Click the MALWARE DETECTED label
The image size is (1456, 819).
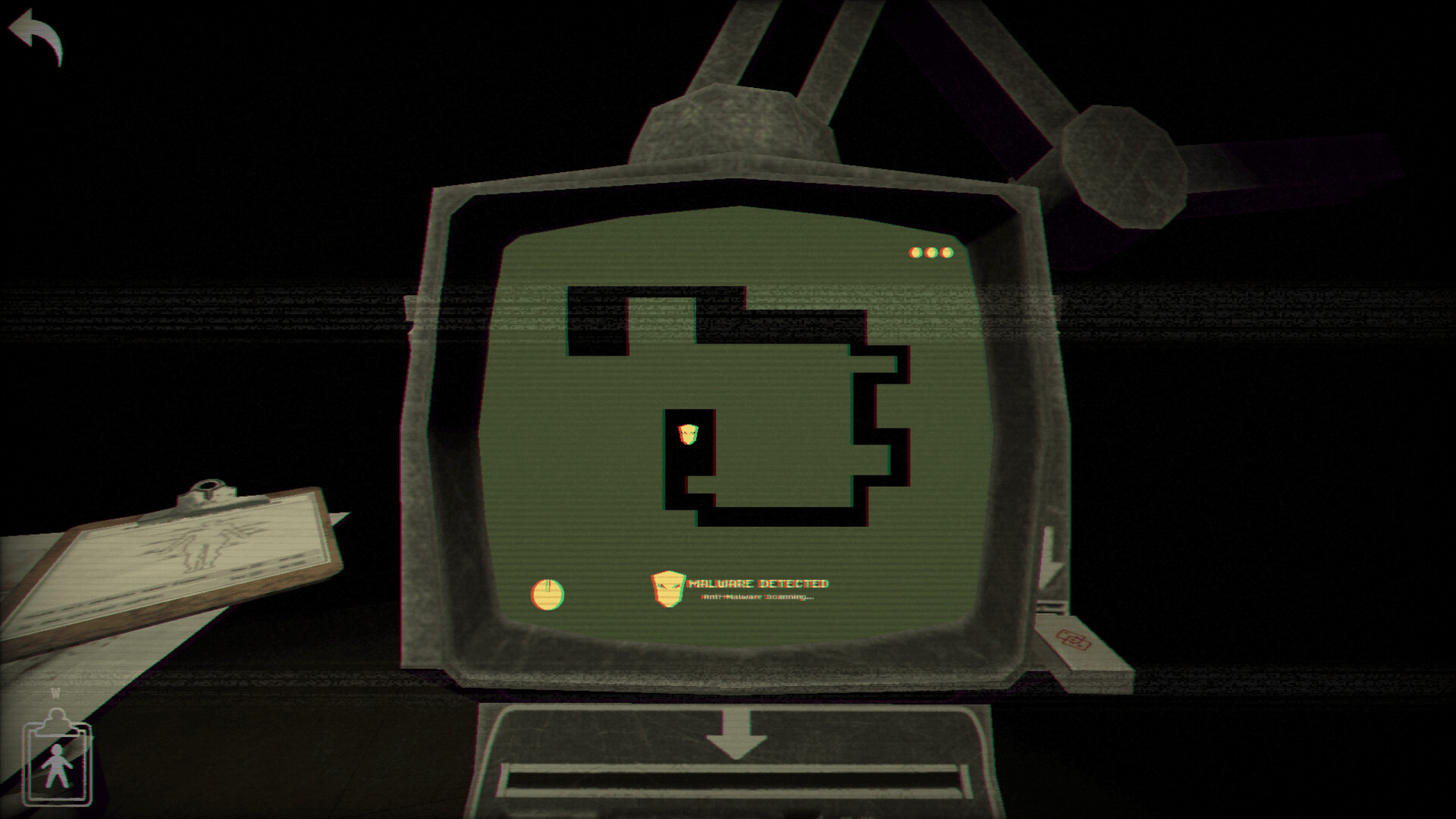(758, 585)
